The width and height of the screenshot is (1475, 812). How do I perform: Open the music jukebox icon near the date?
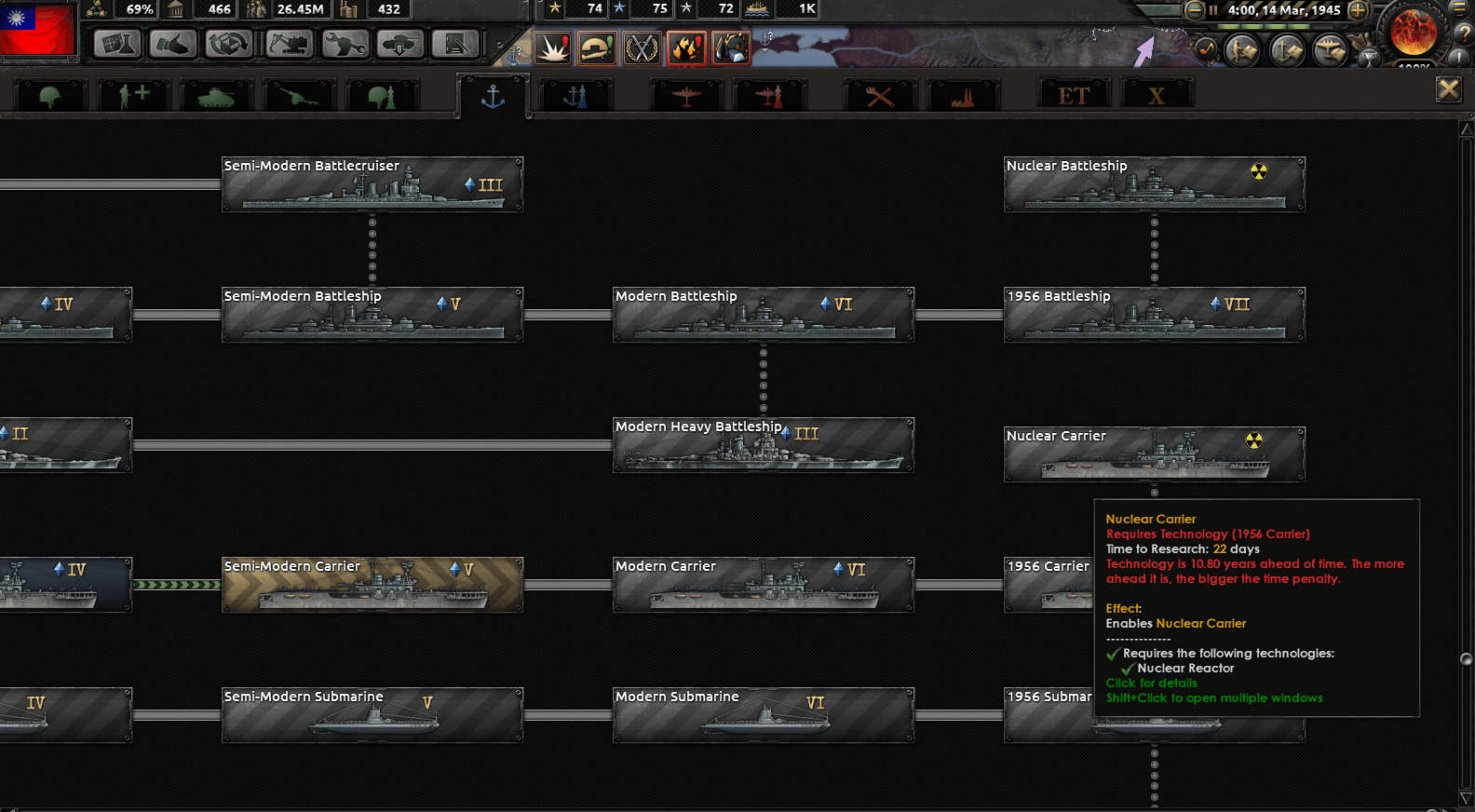tap(1209, 49)
